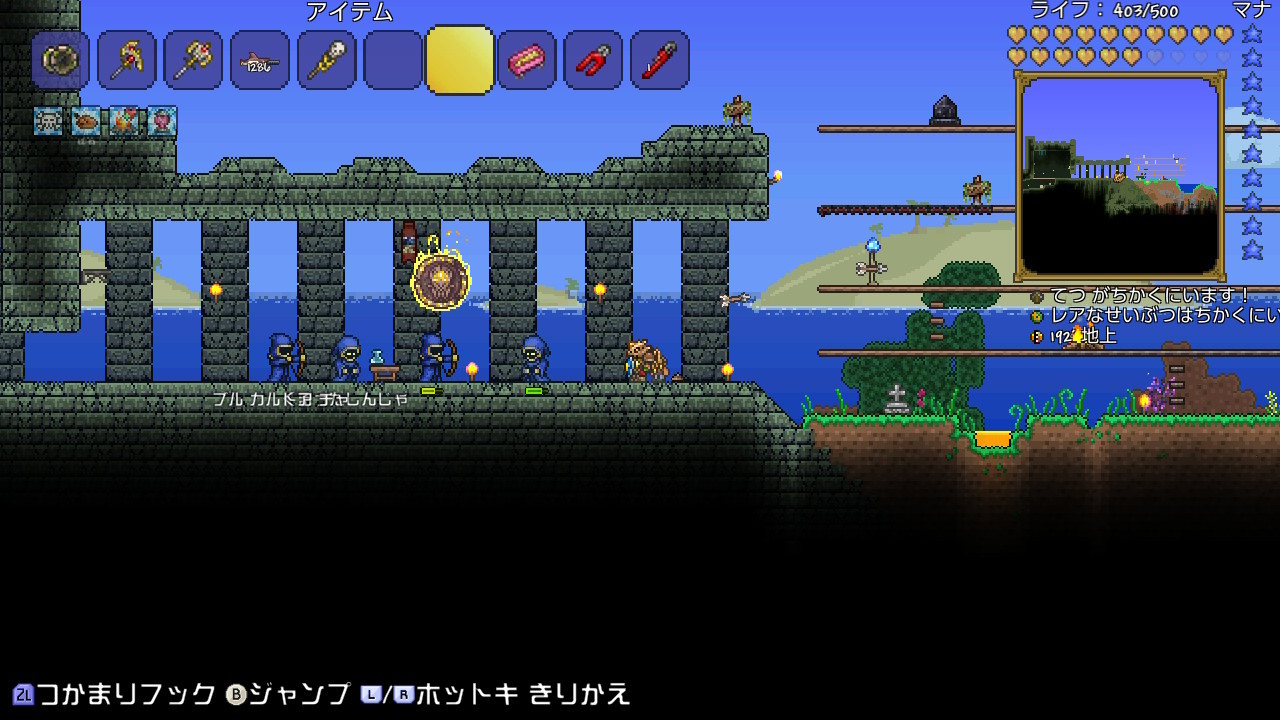Select the Minishark gun with 1286 ammo

pos(259,60)
